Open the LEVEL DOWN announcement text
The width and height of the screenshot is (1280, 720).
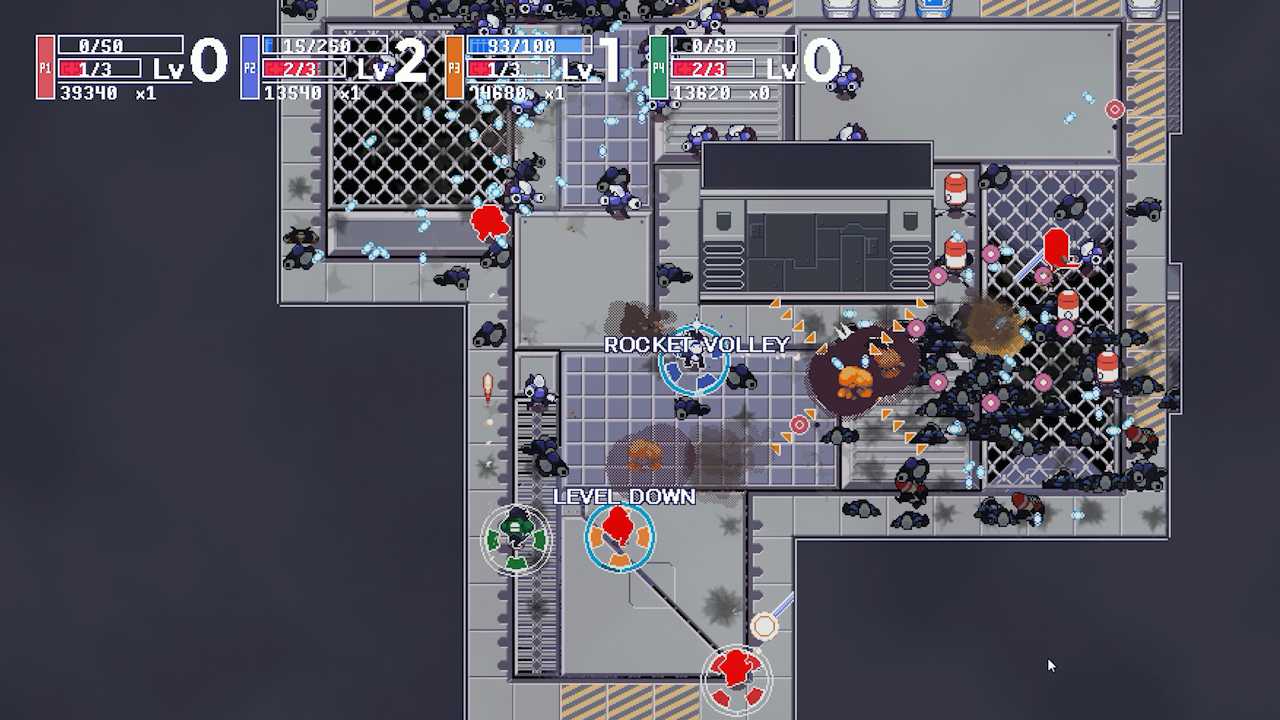(x=624, y=496)
